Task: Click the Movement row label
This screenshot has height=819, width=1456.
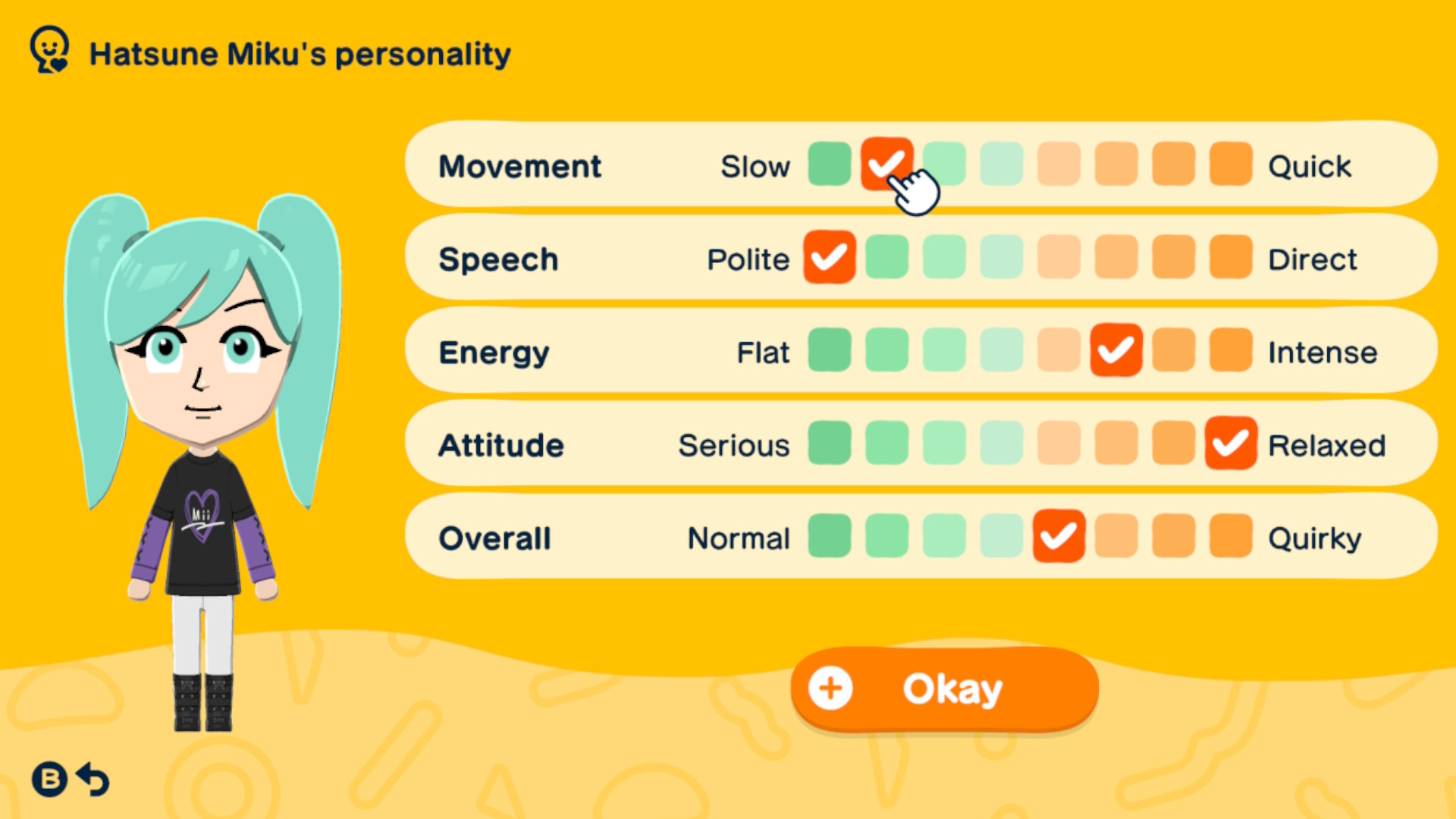Action: click(x=519, y=166)
